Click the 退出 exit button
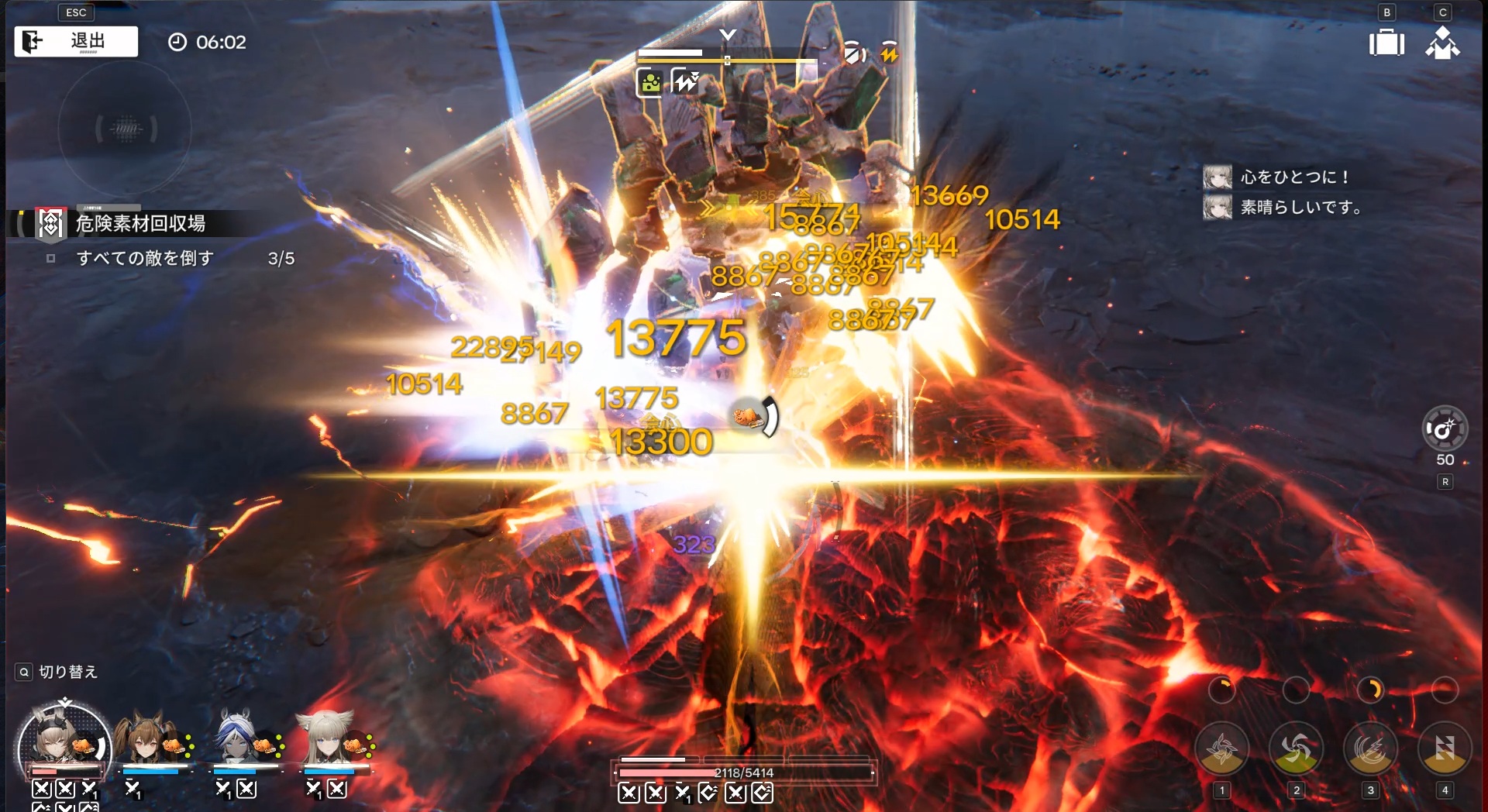 (x=76, y=41)
